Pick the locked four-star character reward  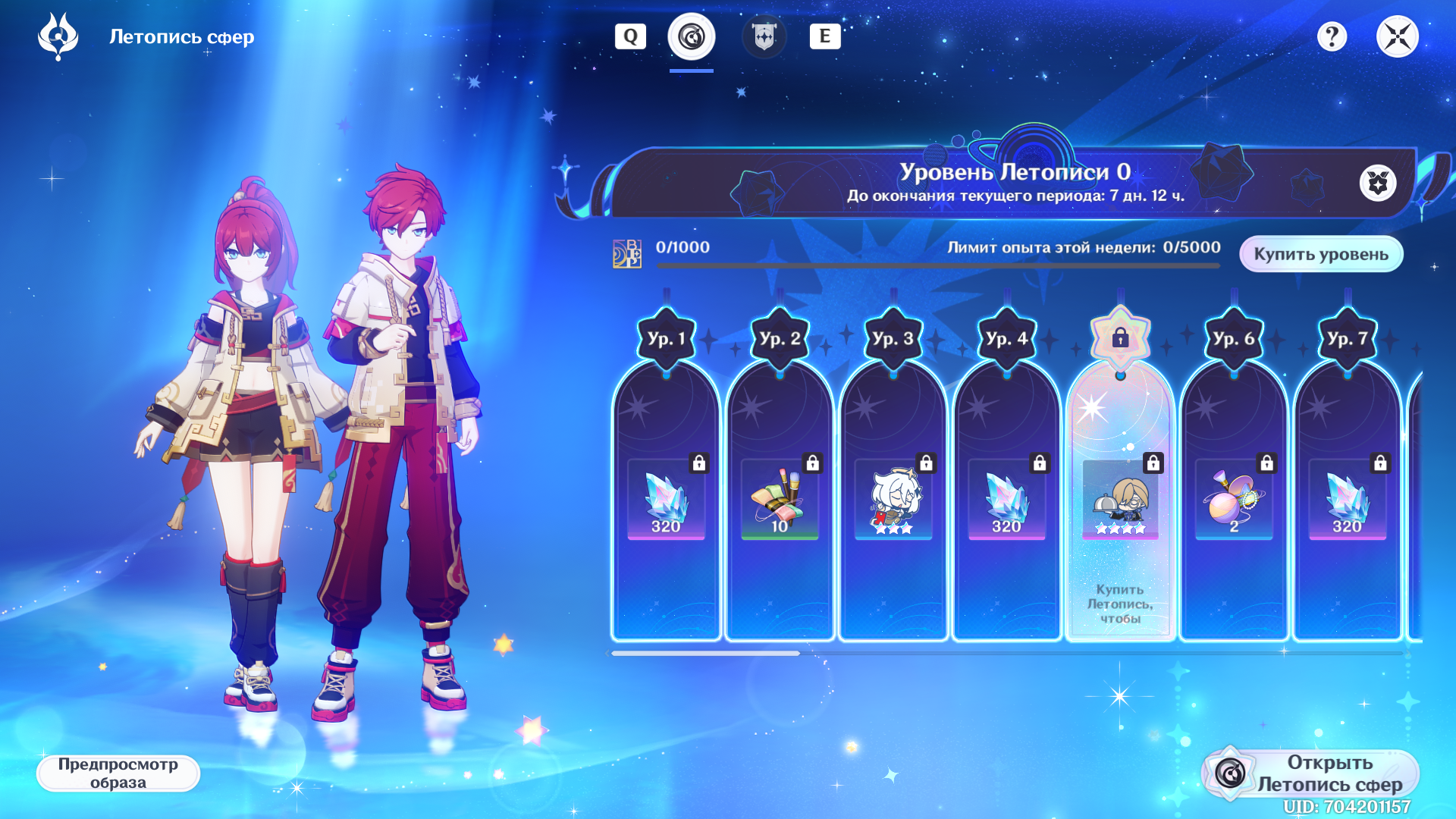pos(1120,500)
